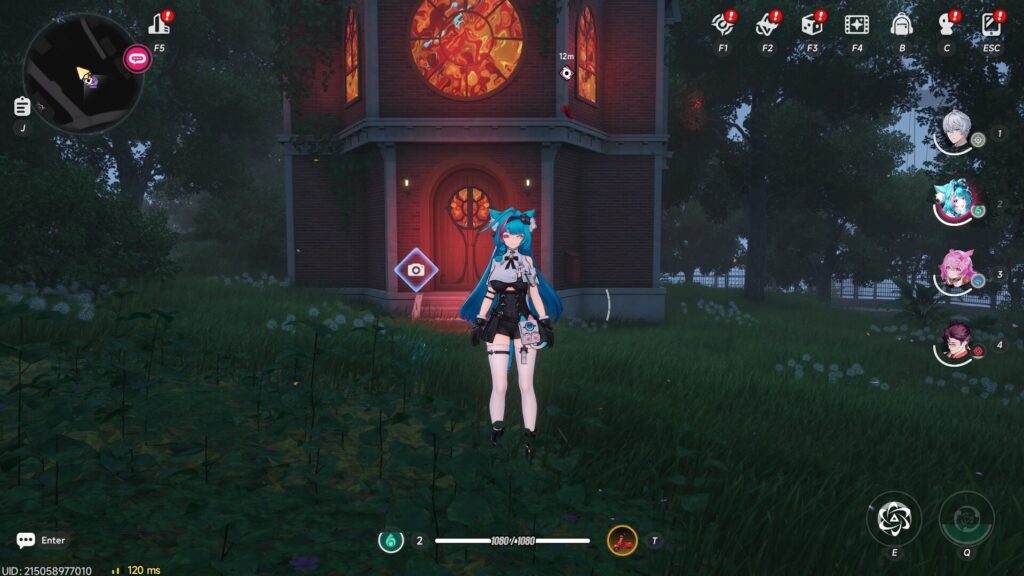
Task: Open the quest clipboard icon
Action: (x=22, y=106)
